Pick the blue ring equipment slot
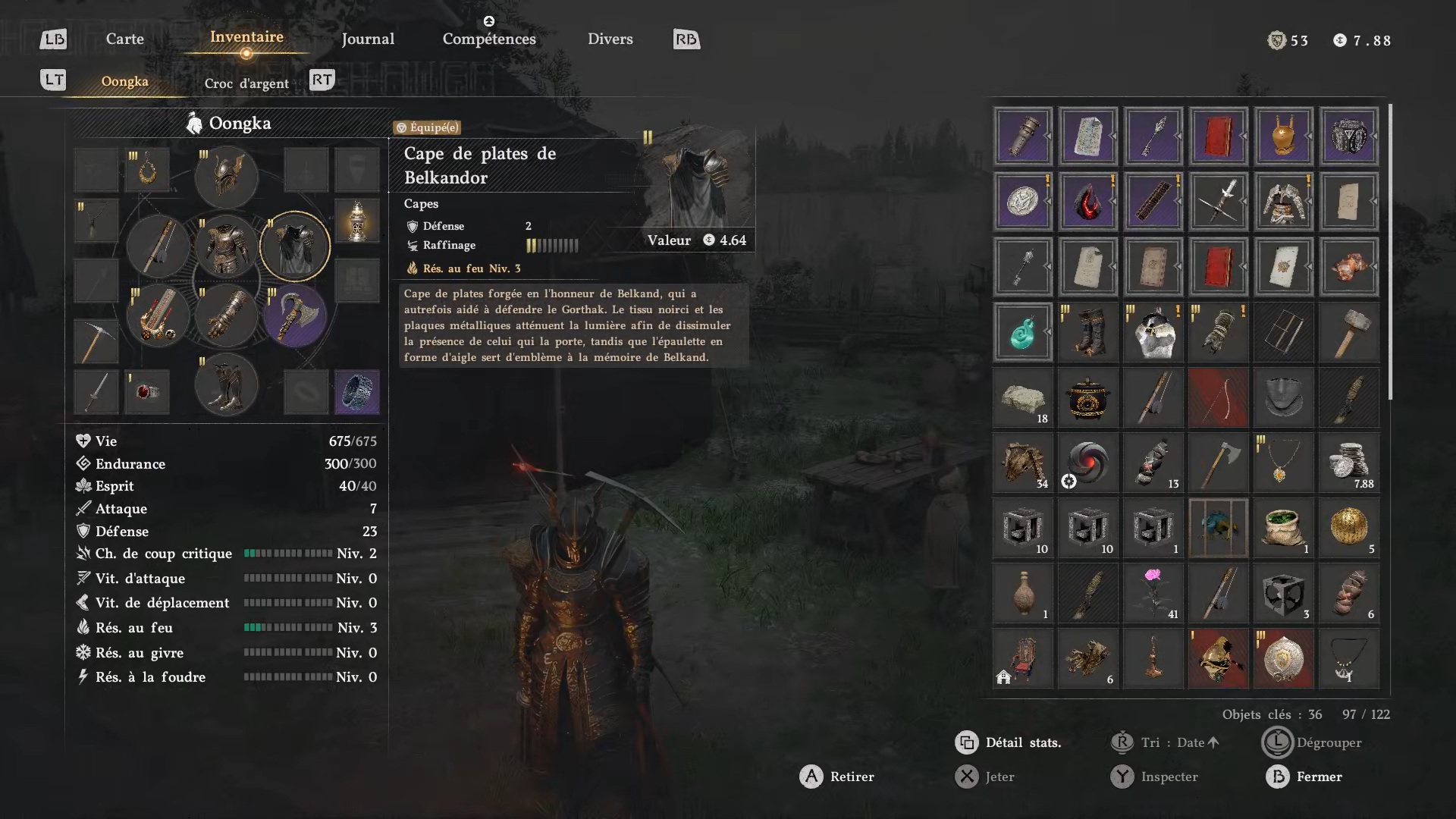The width and height of the screenshot is (1456, 819). [357, 392]
